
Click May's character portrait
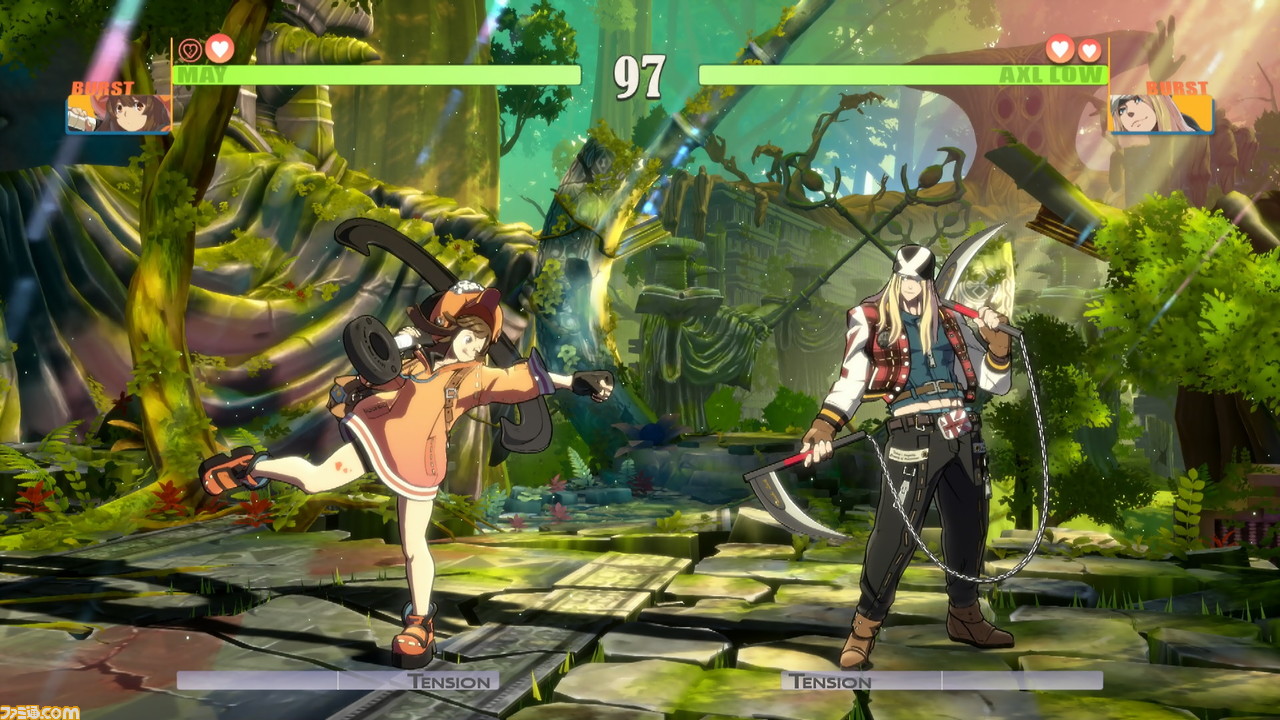(119, 114)
